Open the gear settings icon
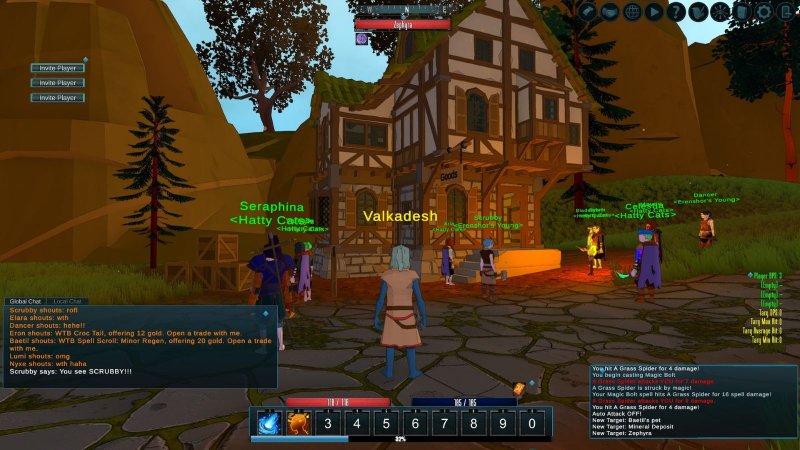The image size is (800, 450). click(765, 12)
